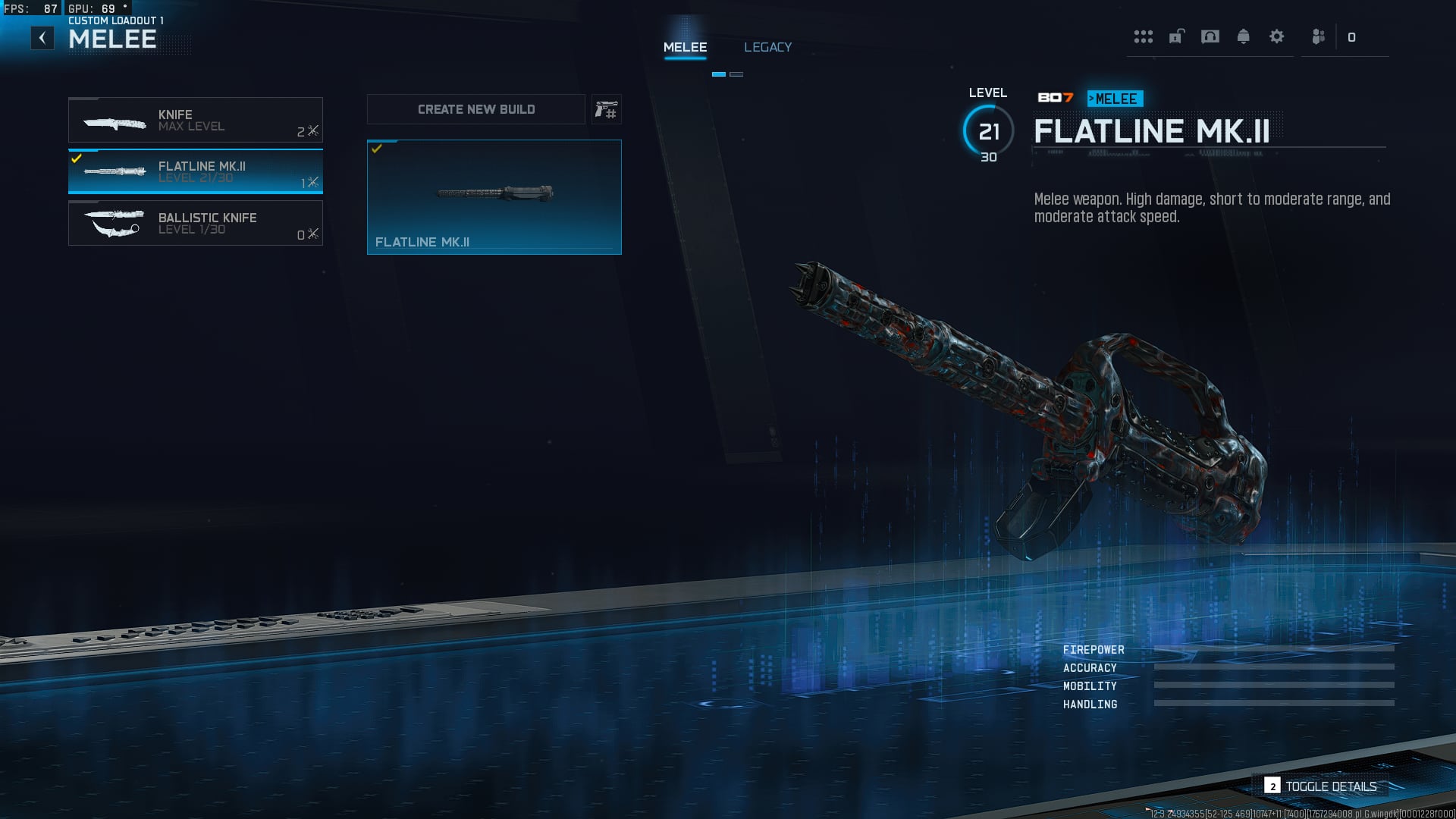Open settings with the gear icon
The image size is (1456, 819).
pos(1276,37)
